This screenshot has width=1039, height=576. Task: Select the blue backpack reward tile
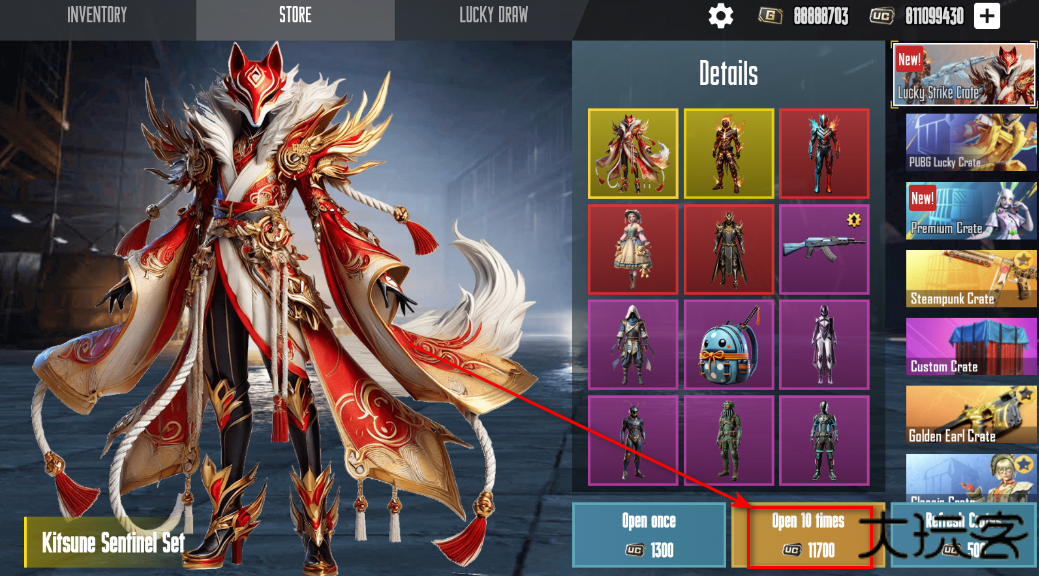[x=728, y=345]
